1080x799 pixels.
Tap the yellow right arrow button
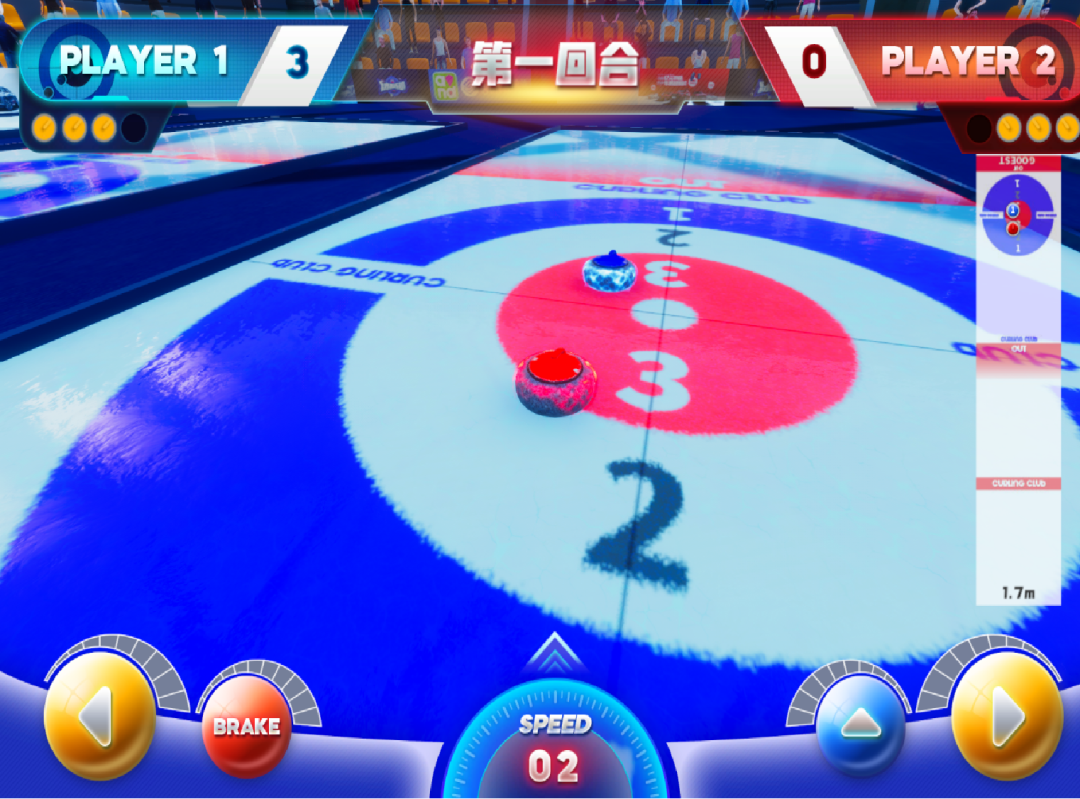1005,715
